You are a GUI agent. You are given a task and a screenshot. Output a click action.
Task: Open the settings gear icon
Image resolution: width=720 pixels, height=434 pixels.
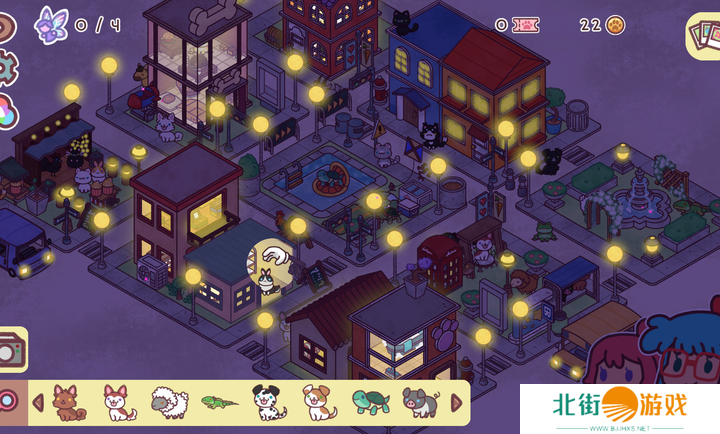6,68
